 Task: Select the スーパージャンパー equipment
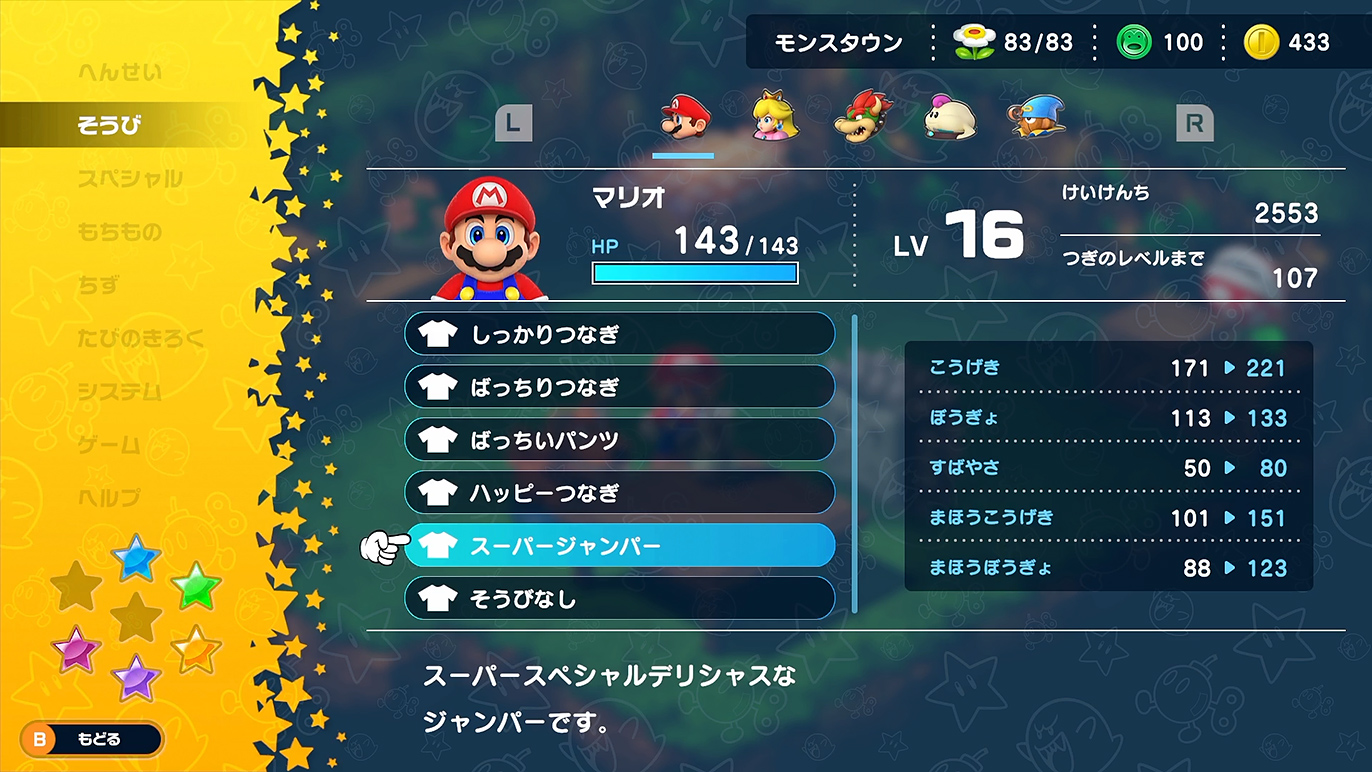(620, 545)
